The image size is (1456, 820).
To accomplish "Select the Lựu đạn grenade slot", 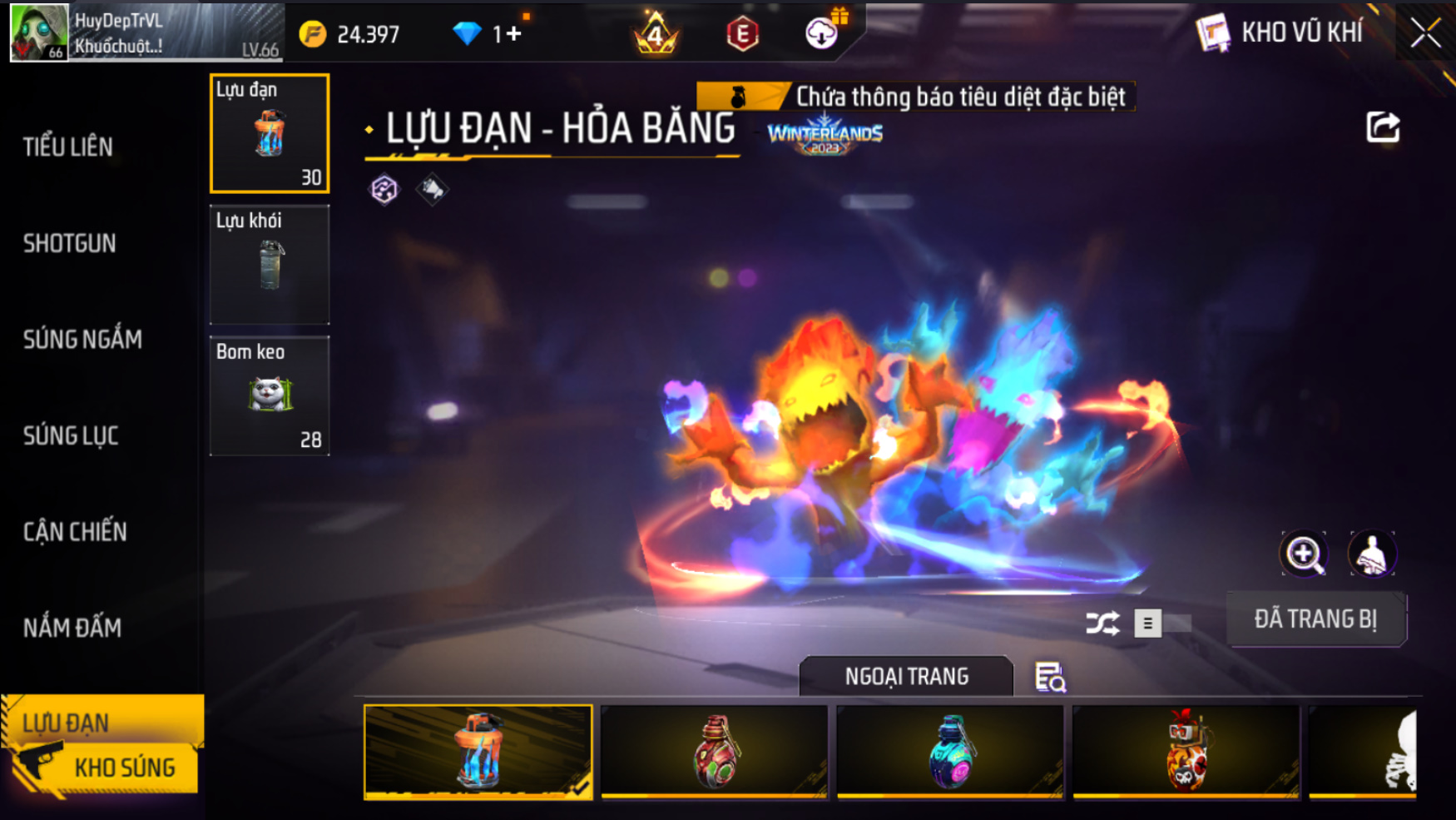I will point(270,133).
